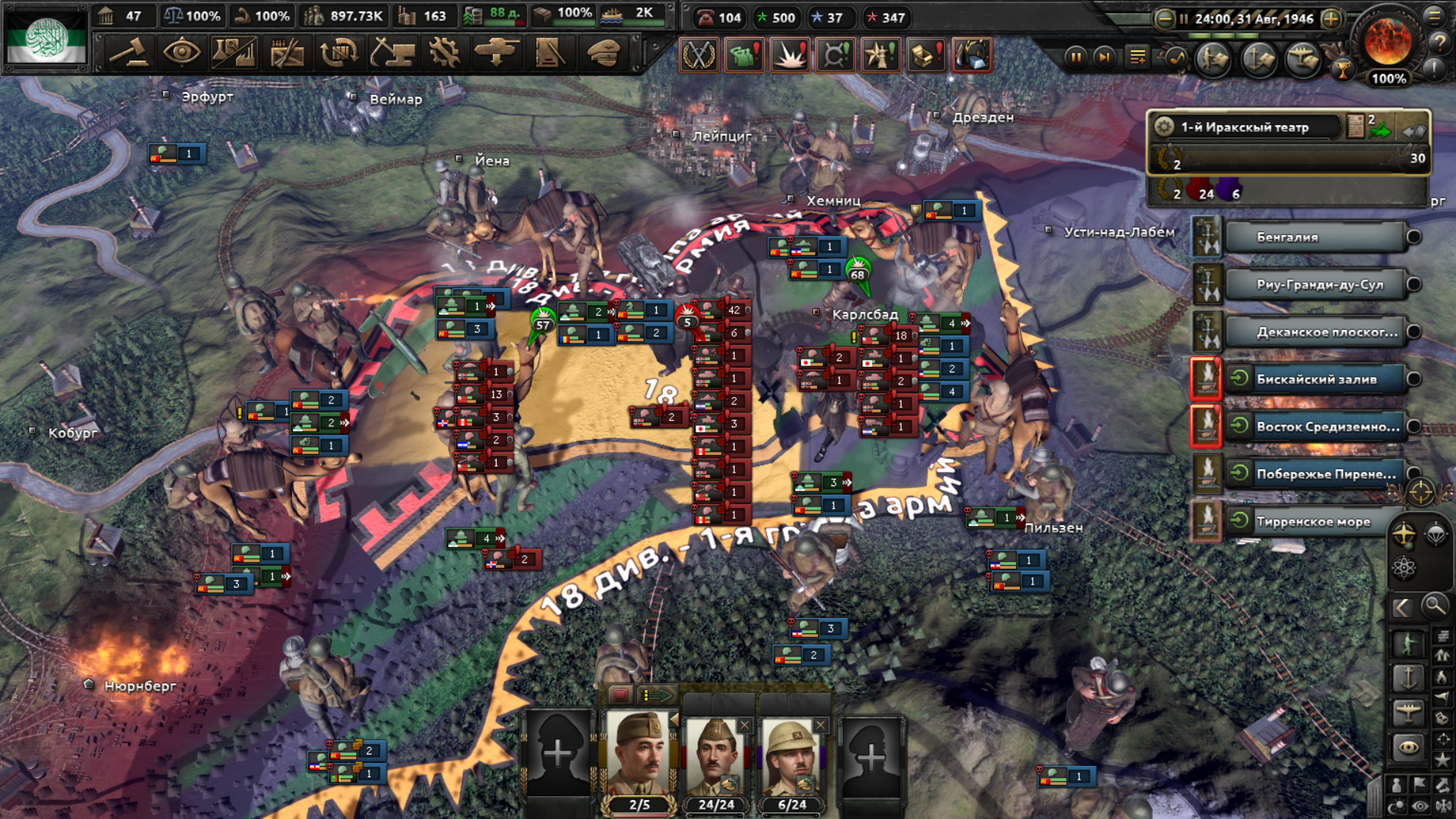Screen dimensions: 1456x819
Task: Select the Бискайский залив naval region
Action: (x=1316, y=379)
